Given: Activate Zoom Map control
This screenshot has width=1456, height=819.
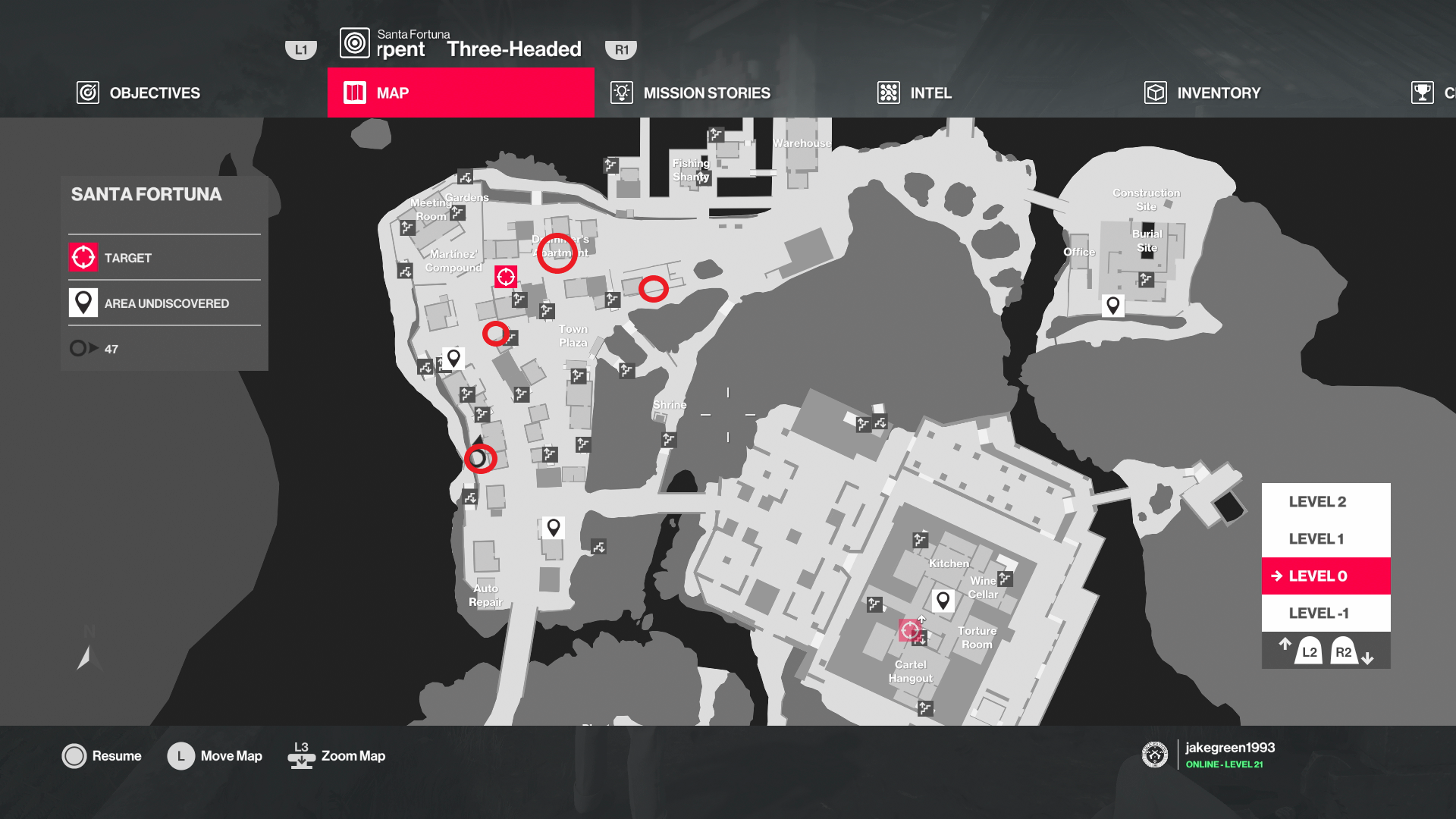Looking at the screenshot, I should 336,755.
